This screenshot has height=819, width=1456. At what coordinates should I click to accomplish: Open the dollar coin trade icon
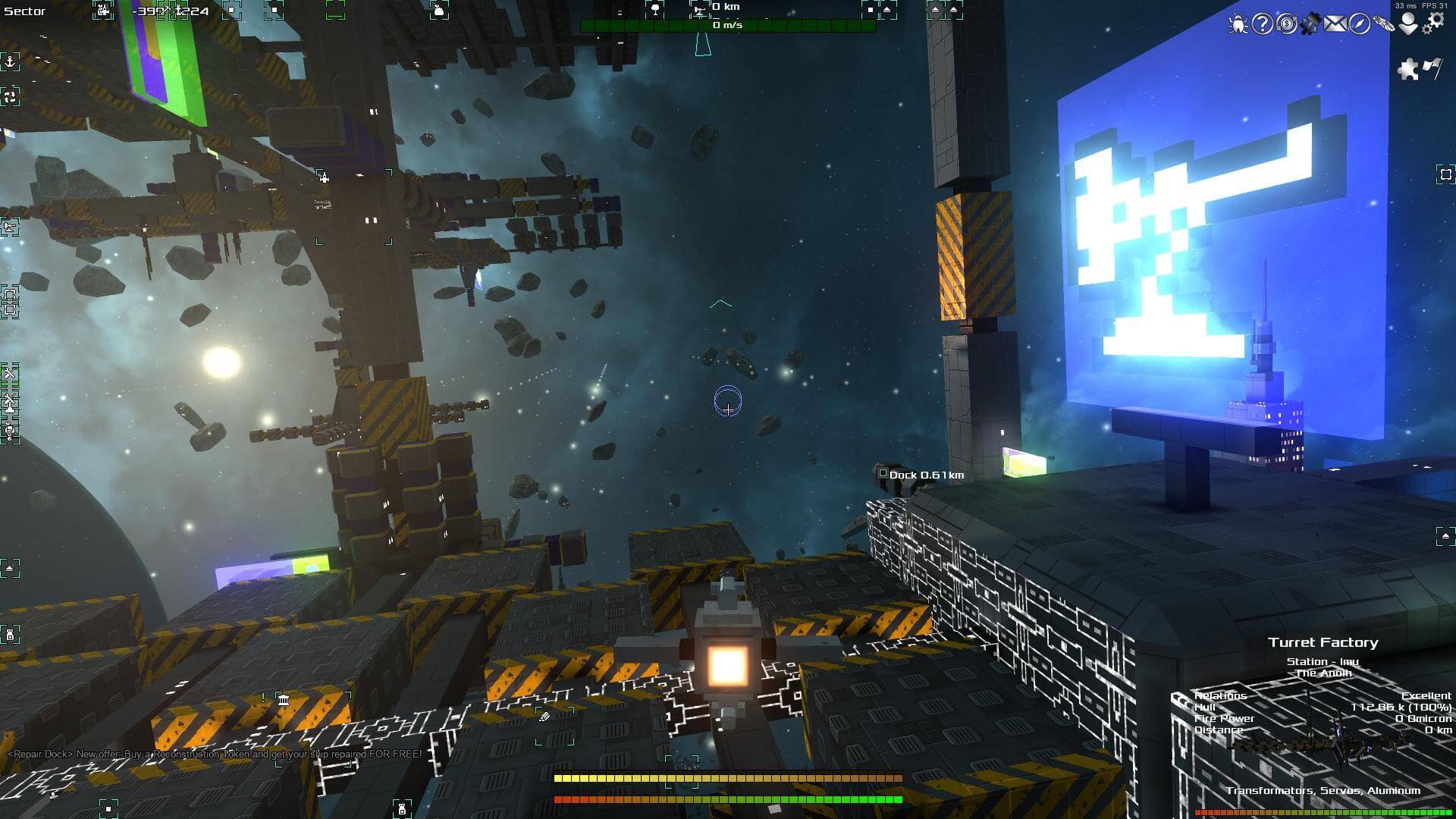(x=1286, y=24)
